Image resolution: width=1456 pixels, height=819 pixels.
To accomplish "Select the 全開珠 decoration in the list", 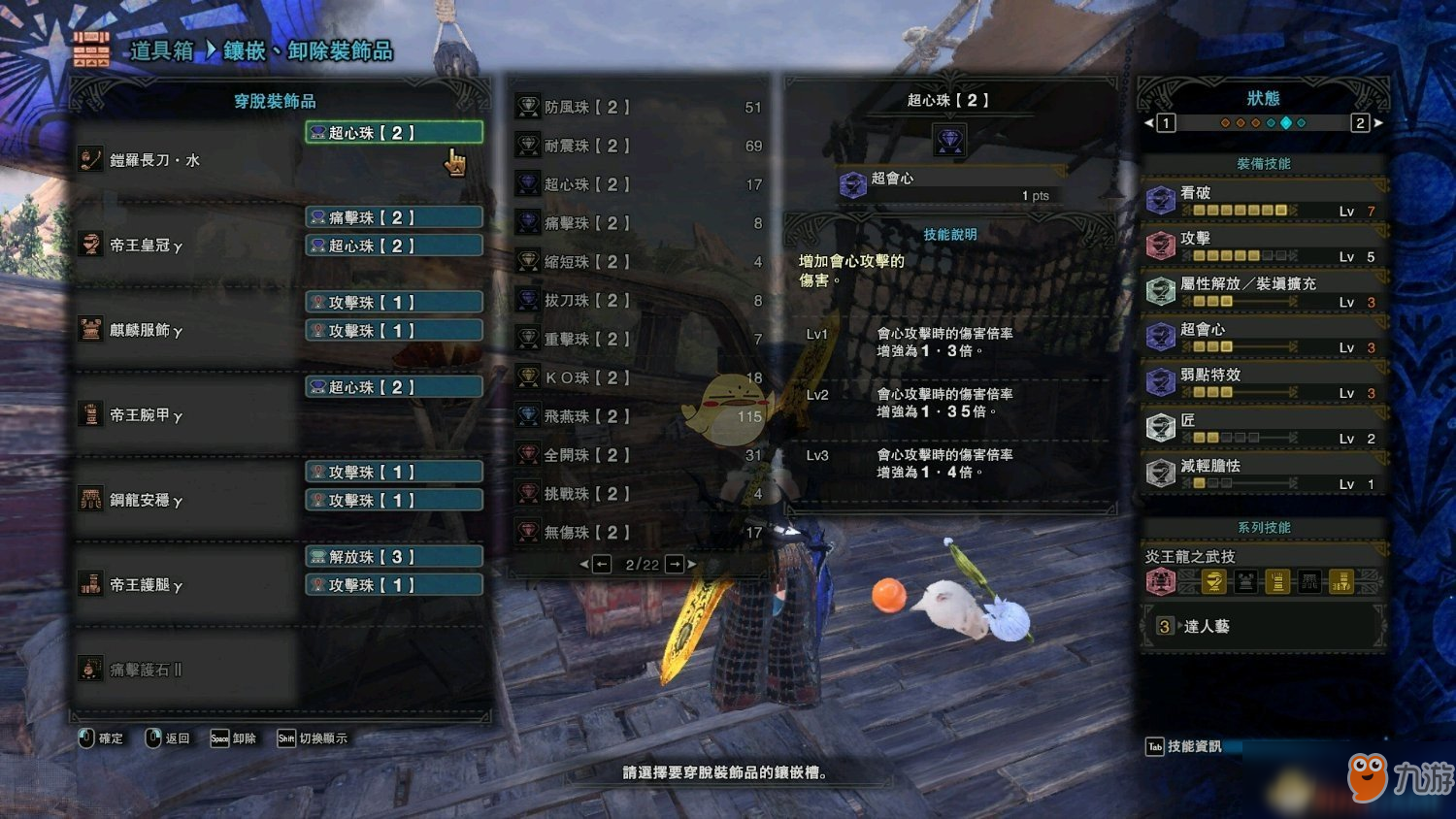I will (x=641, y=455).
